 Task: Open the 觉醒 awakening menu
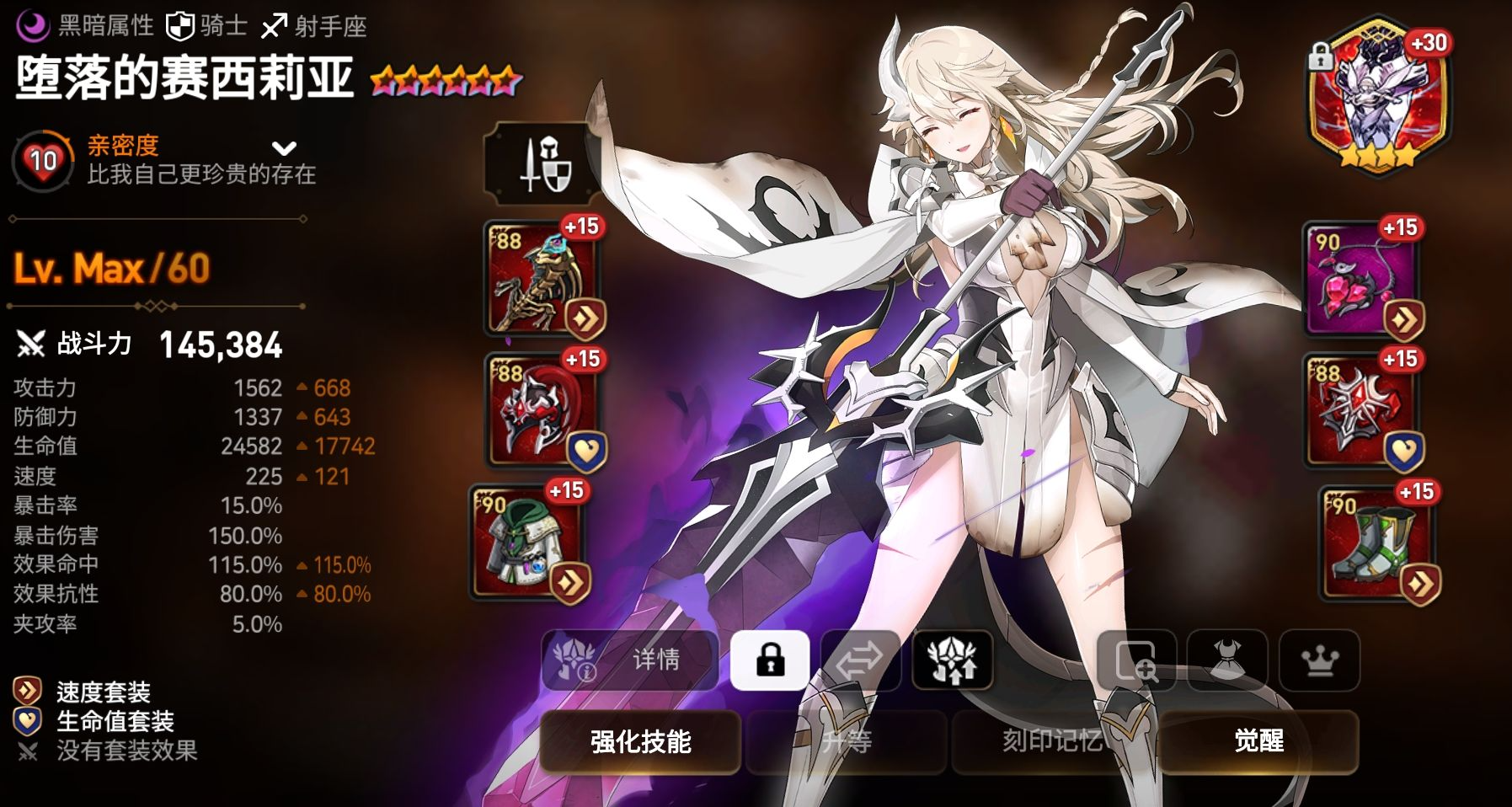[1258, 741]
